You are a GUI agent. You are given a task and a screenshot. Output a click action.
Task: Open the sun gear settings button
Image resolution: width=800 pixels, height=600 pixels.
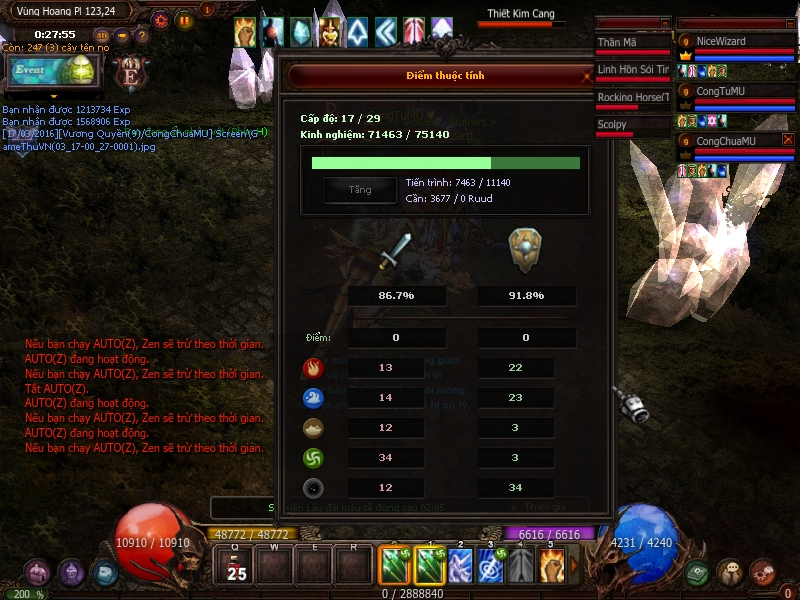[161, 19]
